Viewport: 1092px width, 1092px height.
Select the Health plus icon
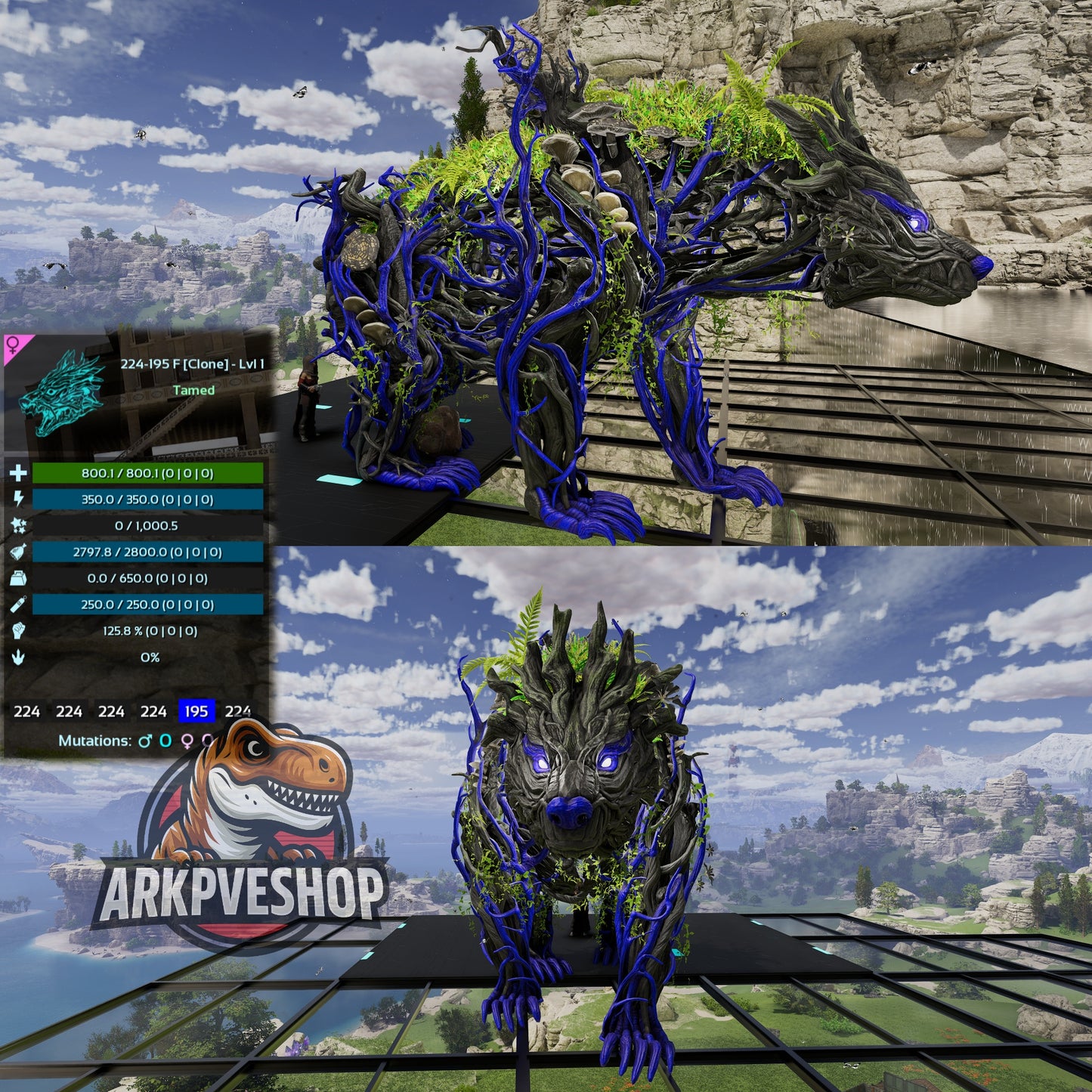point(19,474)
